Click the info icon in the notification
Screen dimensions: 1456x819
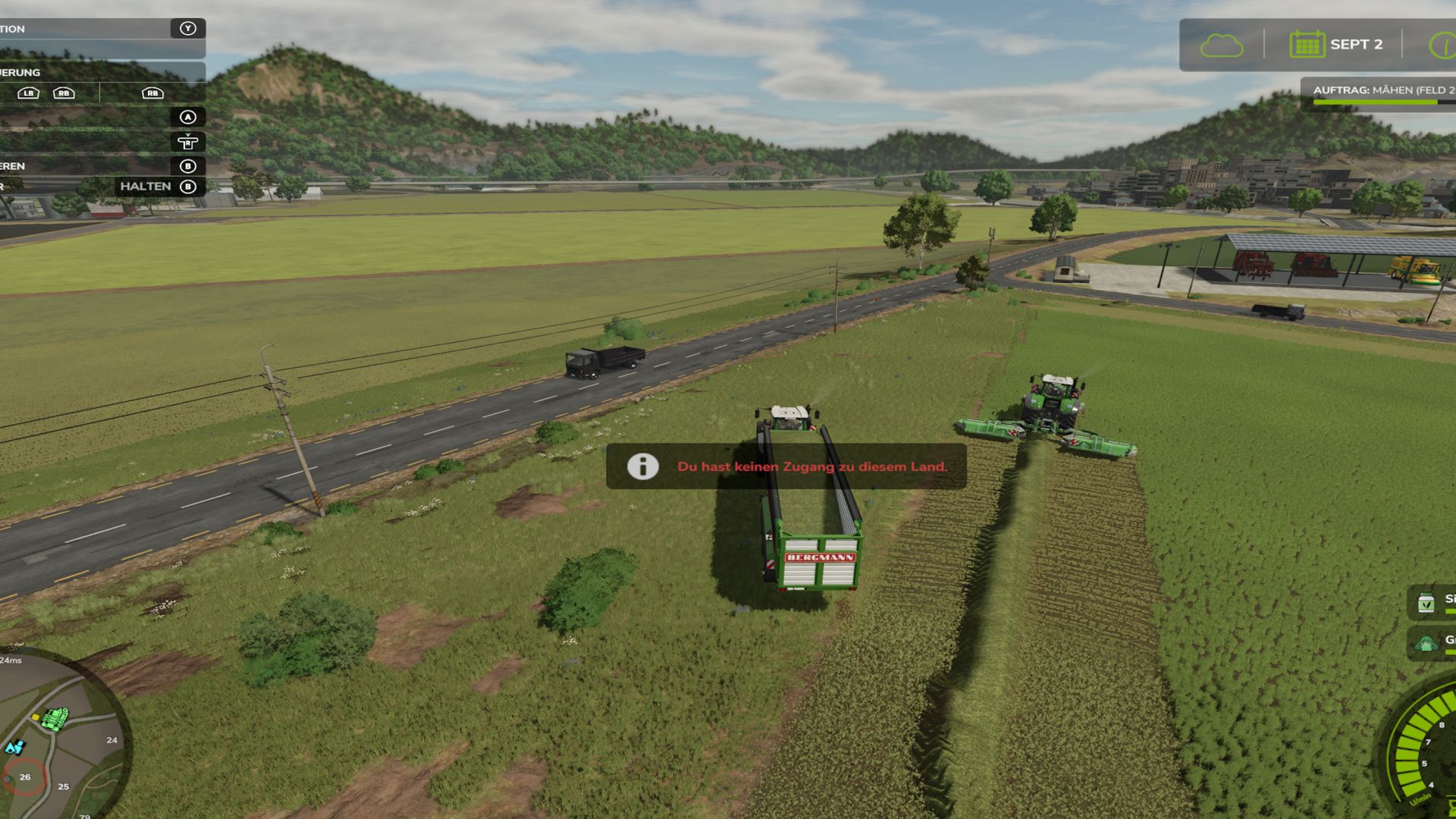click(x=642, y=466)
